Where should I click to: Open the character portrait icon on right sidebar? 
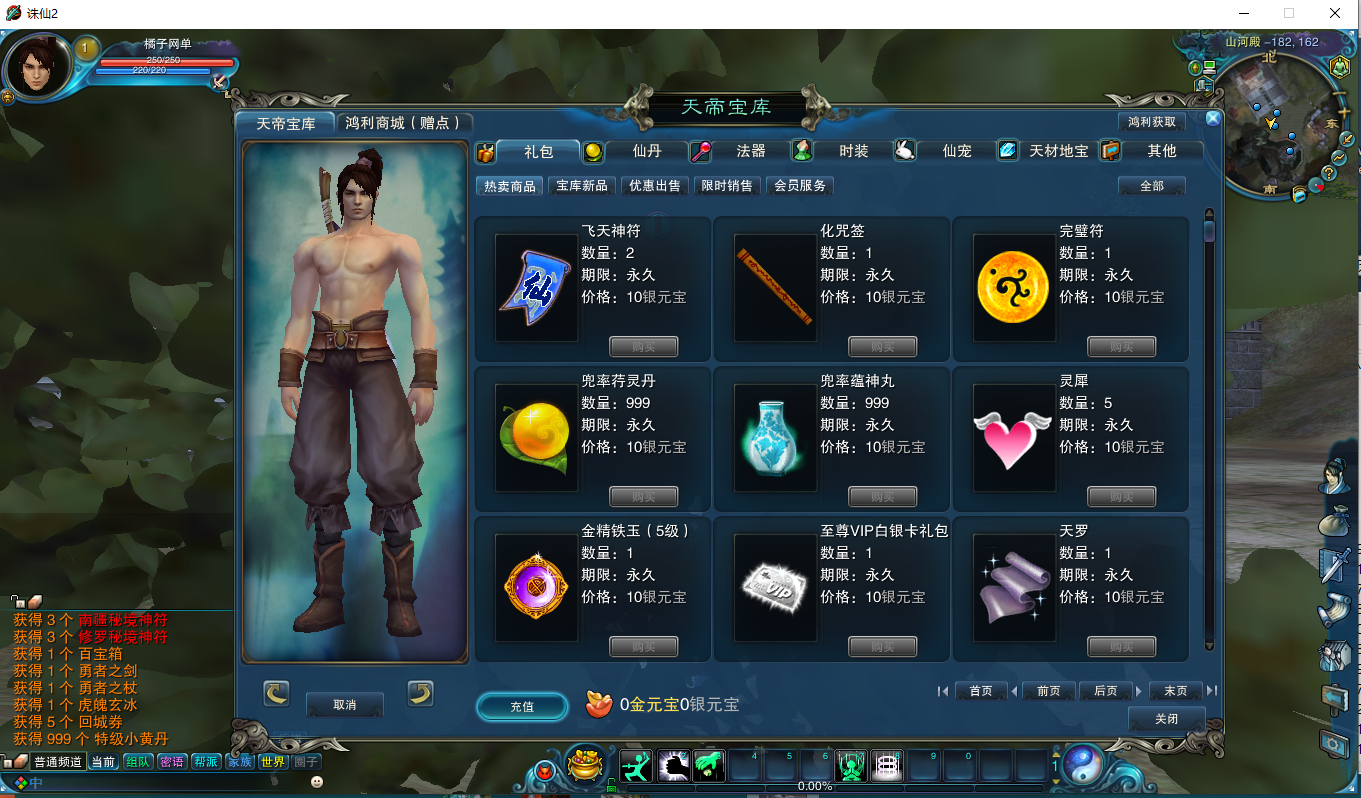pos(1338,476)
